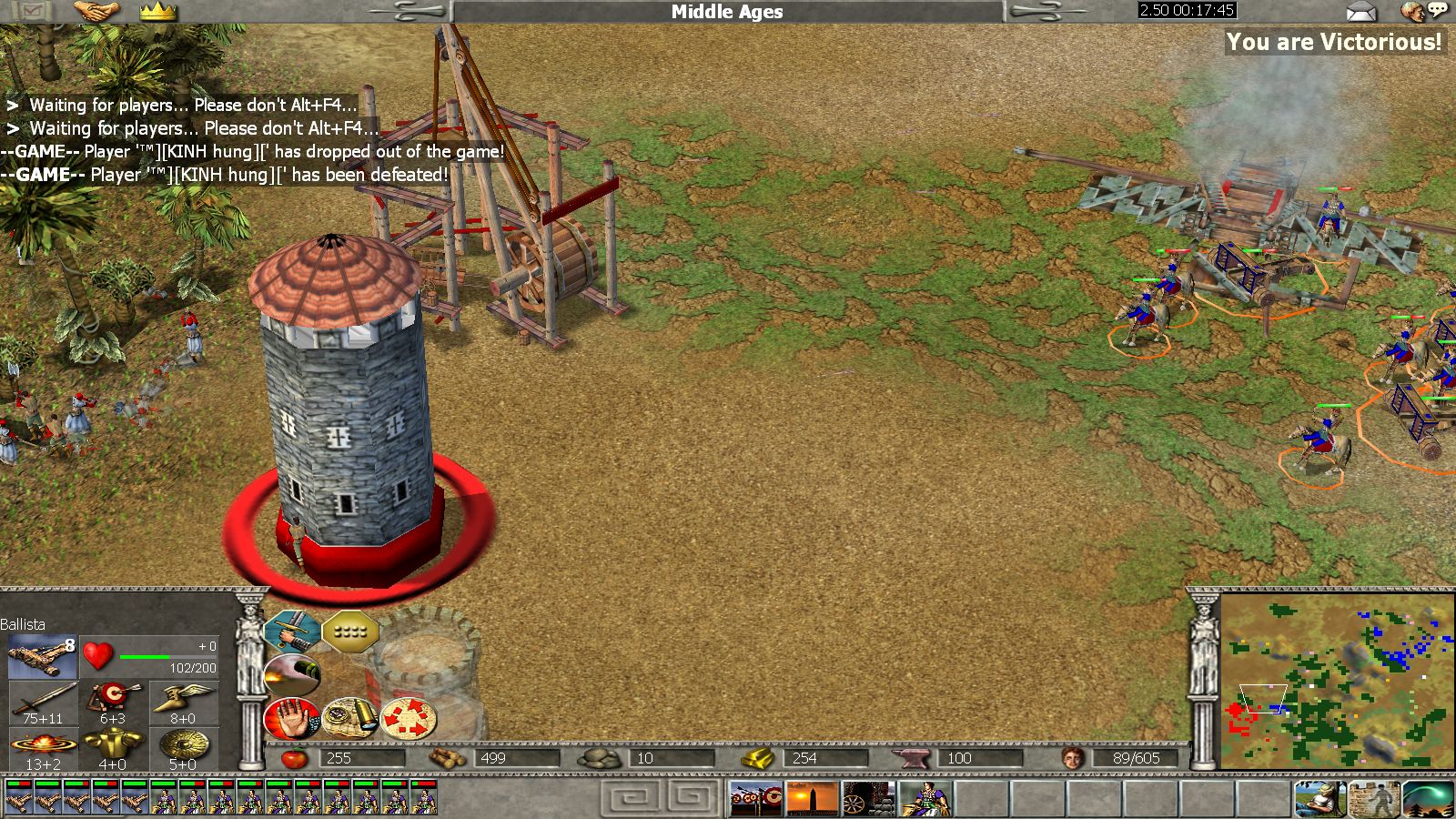Viewport: 1456px width, 819px height.
Task: Select the sunset obelisk group slot
Action: (x=814, y=798)
